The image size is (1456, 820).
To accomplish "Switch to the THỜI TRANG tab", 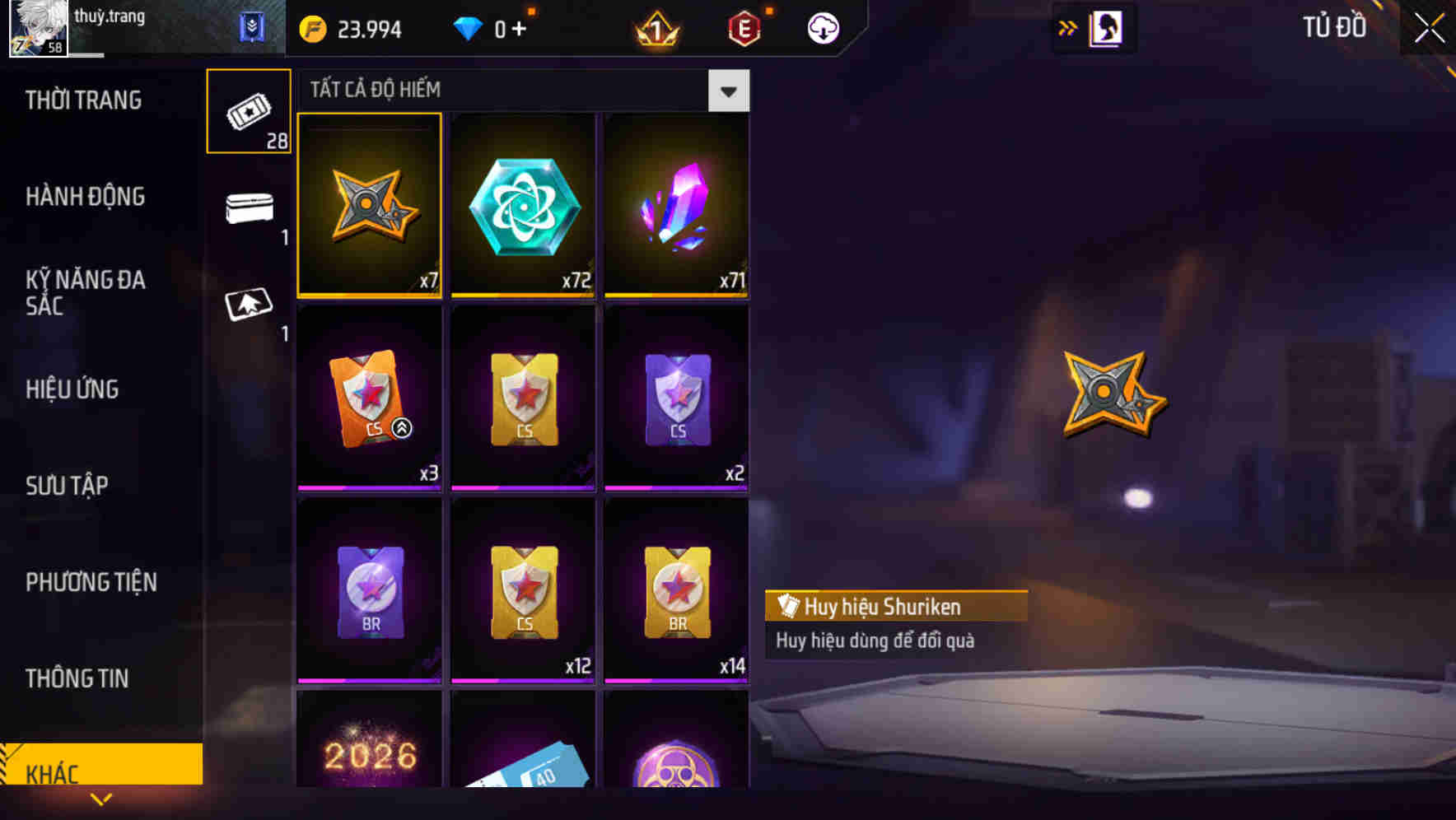I will (85, 100).
